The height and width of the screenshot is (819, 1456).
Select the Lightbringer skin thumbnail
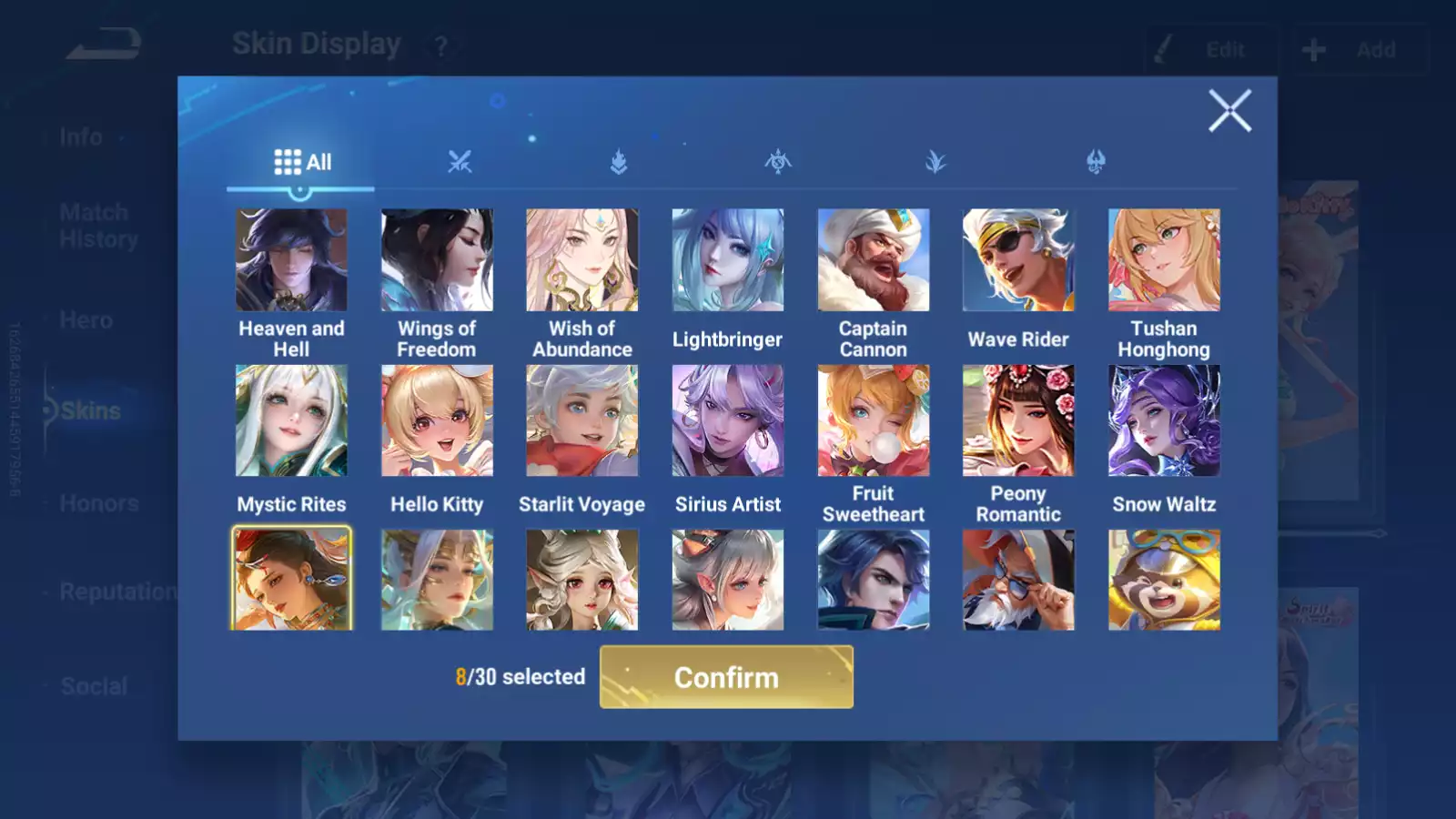tap(728, 260)
